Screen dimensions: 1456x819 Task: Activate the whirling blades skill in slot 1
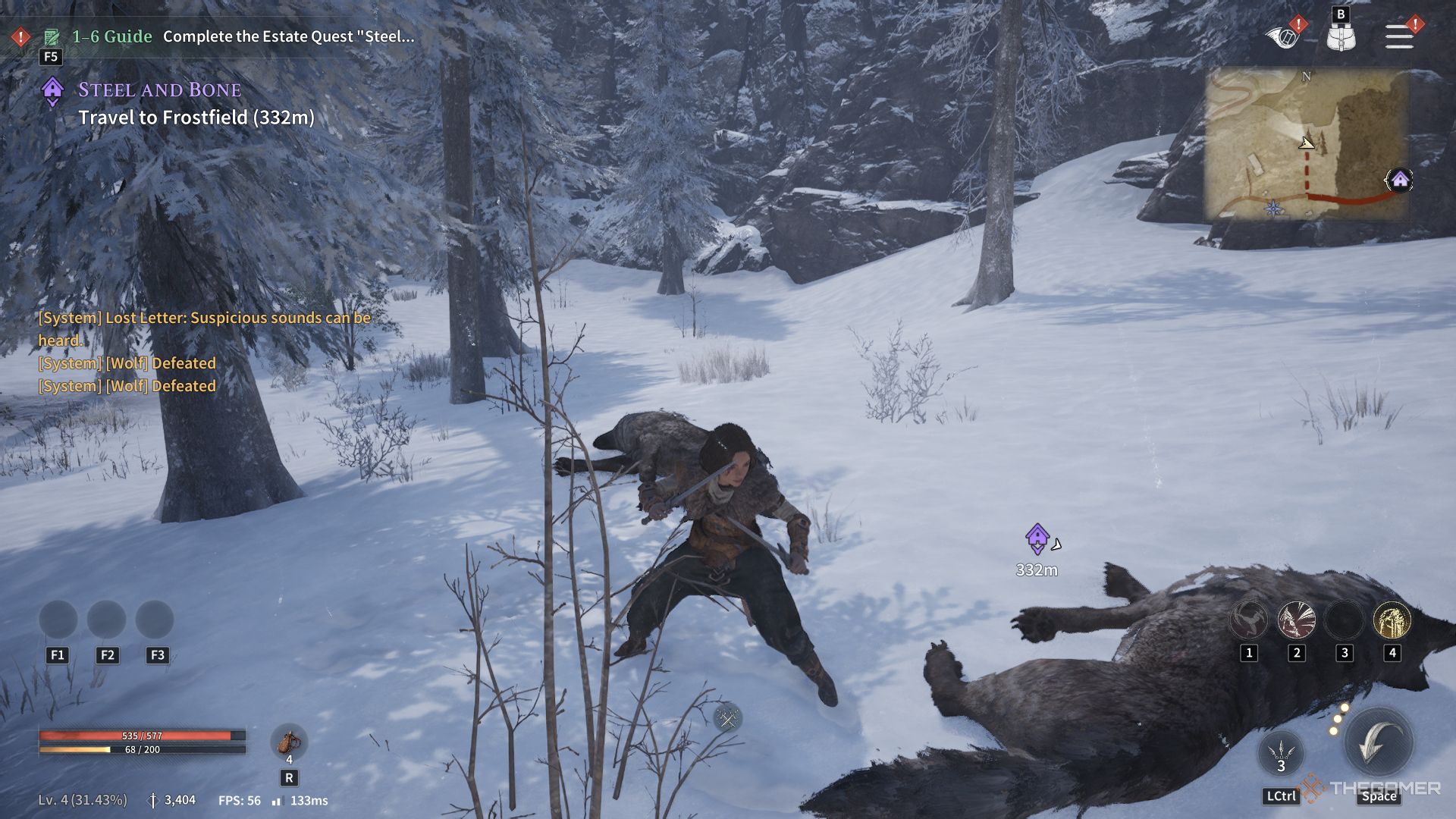point(1248,620)
